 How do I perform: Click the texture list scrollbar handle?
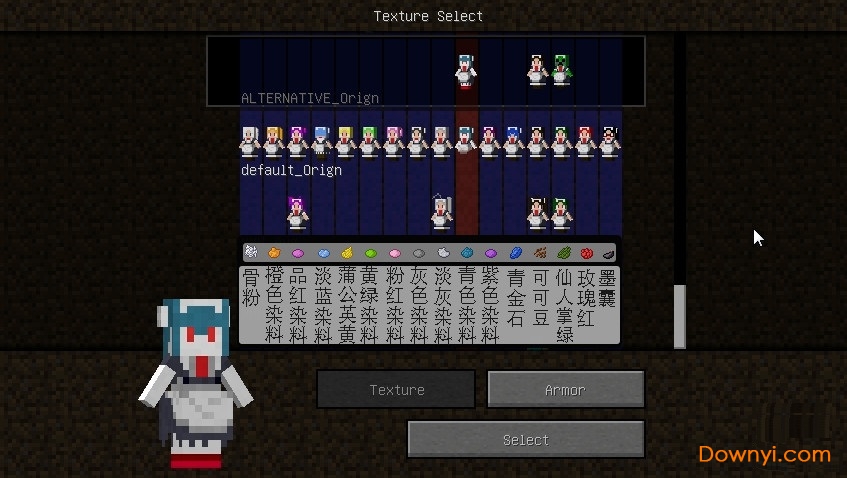click(x=680, y=316)
